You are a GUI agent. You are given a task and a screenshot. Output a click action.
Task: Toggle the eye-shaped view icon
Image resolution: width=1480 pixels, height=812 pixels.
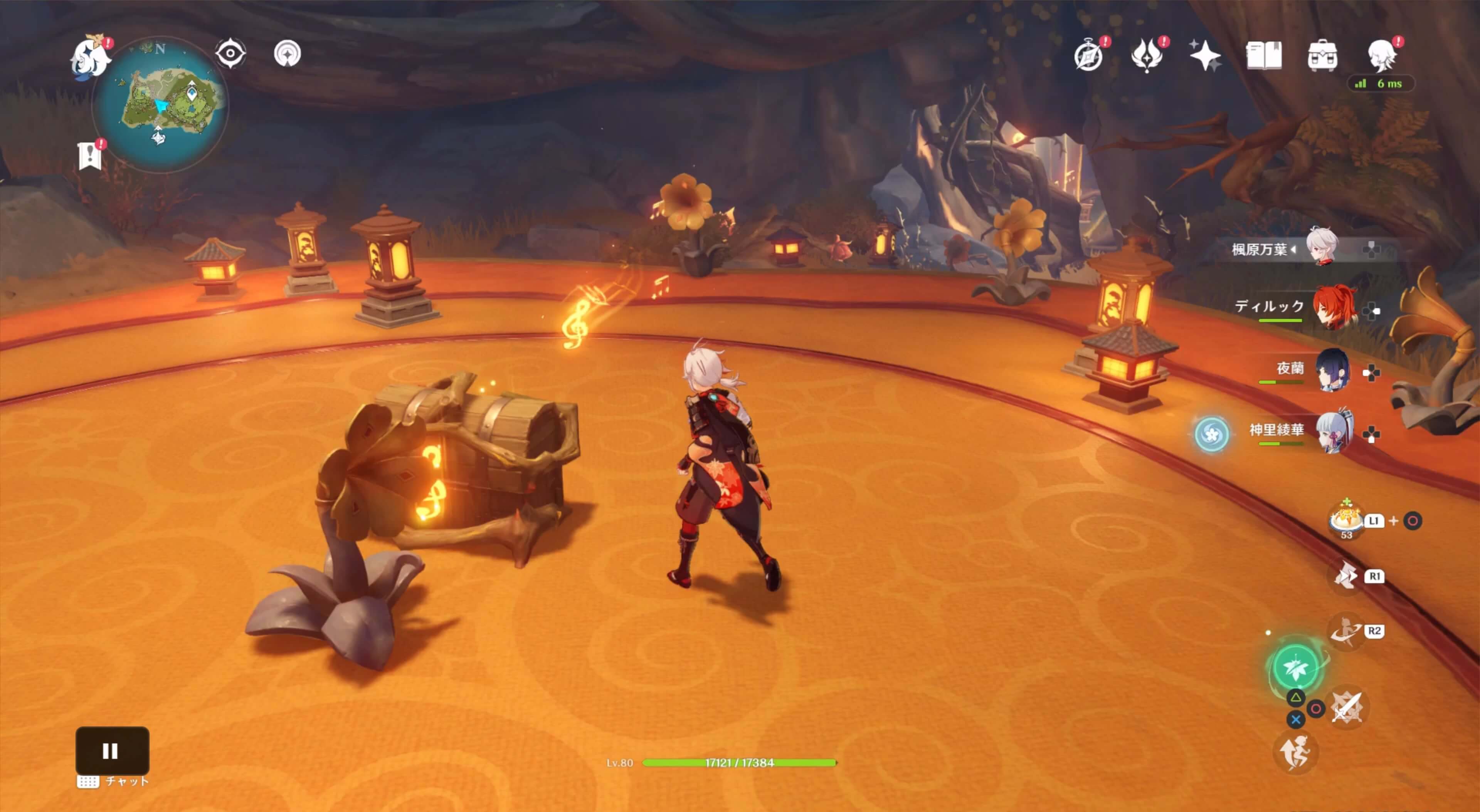(230, 54)
